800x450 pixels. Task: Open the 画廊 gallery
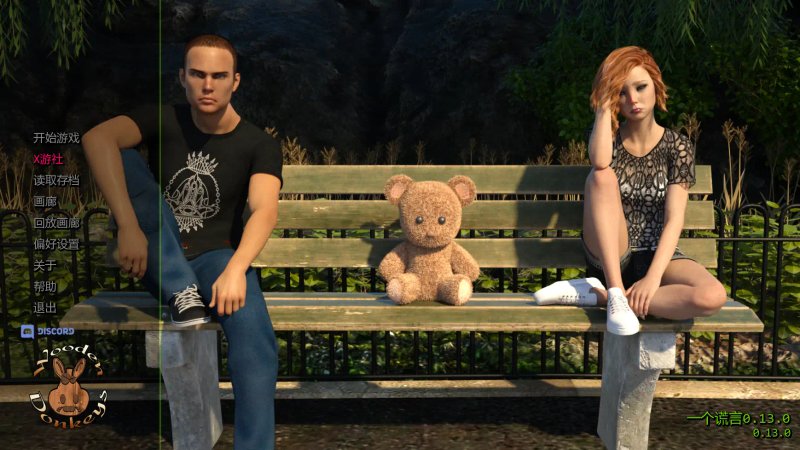[x=44, y=202]
